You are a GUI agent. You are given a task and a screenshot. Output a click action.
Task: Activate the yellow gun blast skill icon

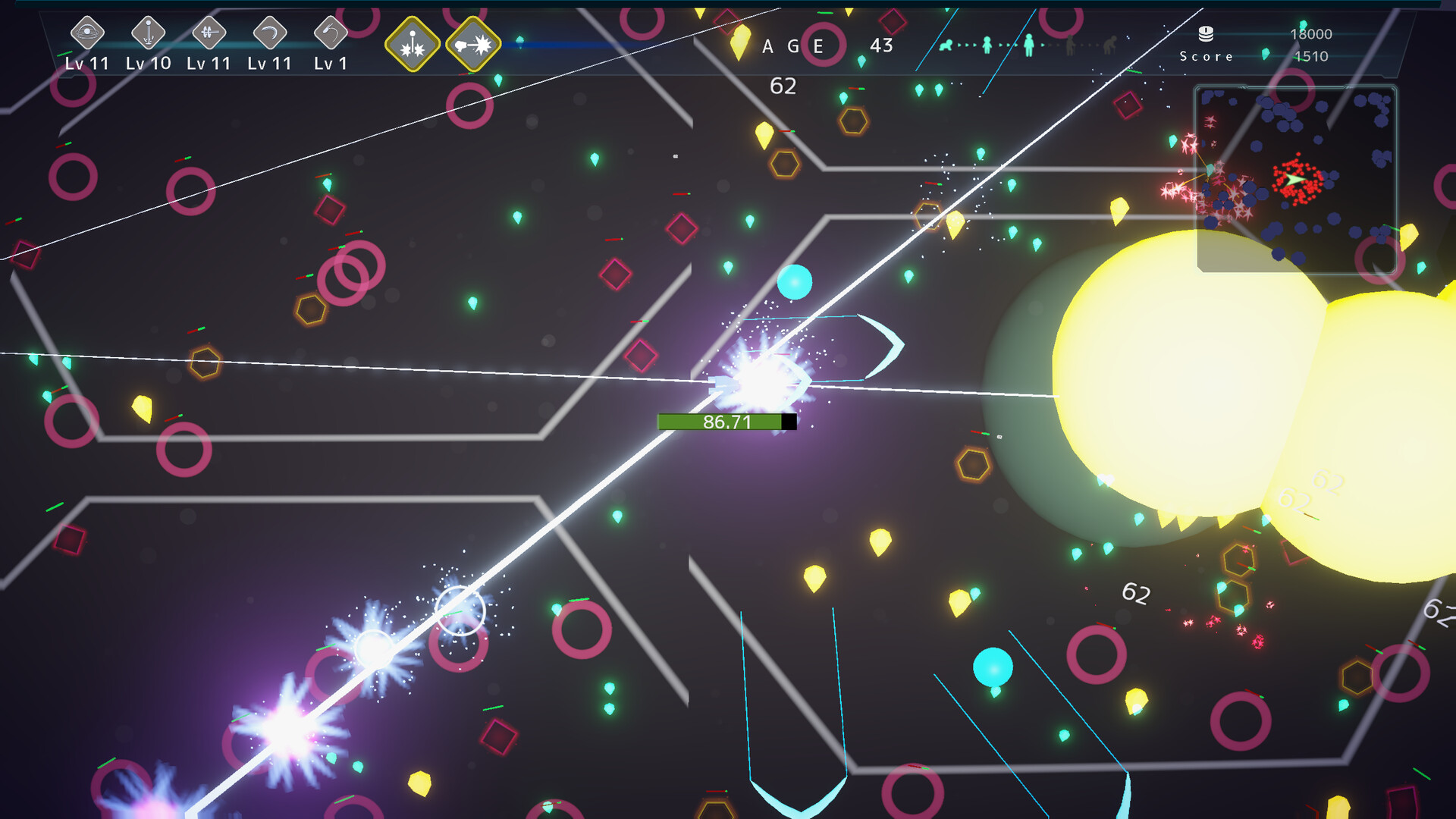473,45
